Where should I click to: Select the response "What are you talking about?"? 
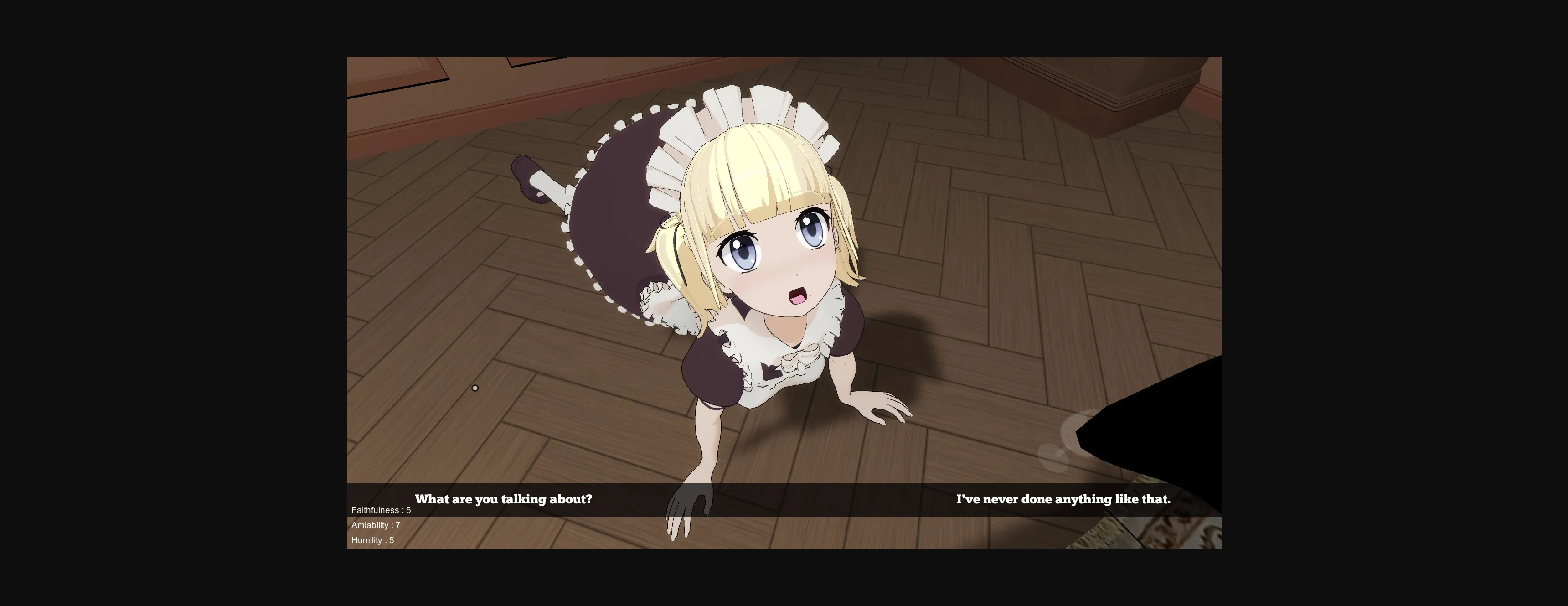coord(504,499)
